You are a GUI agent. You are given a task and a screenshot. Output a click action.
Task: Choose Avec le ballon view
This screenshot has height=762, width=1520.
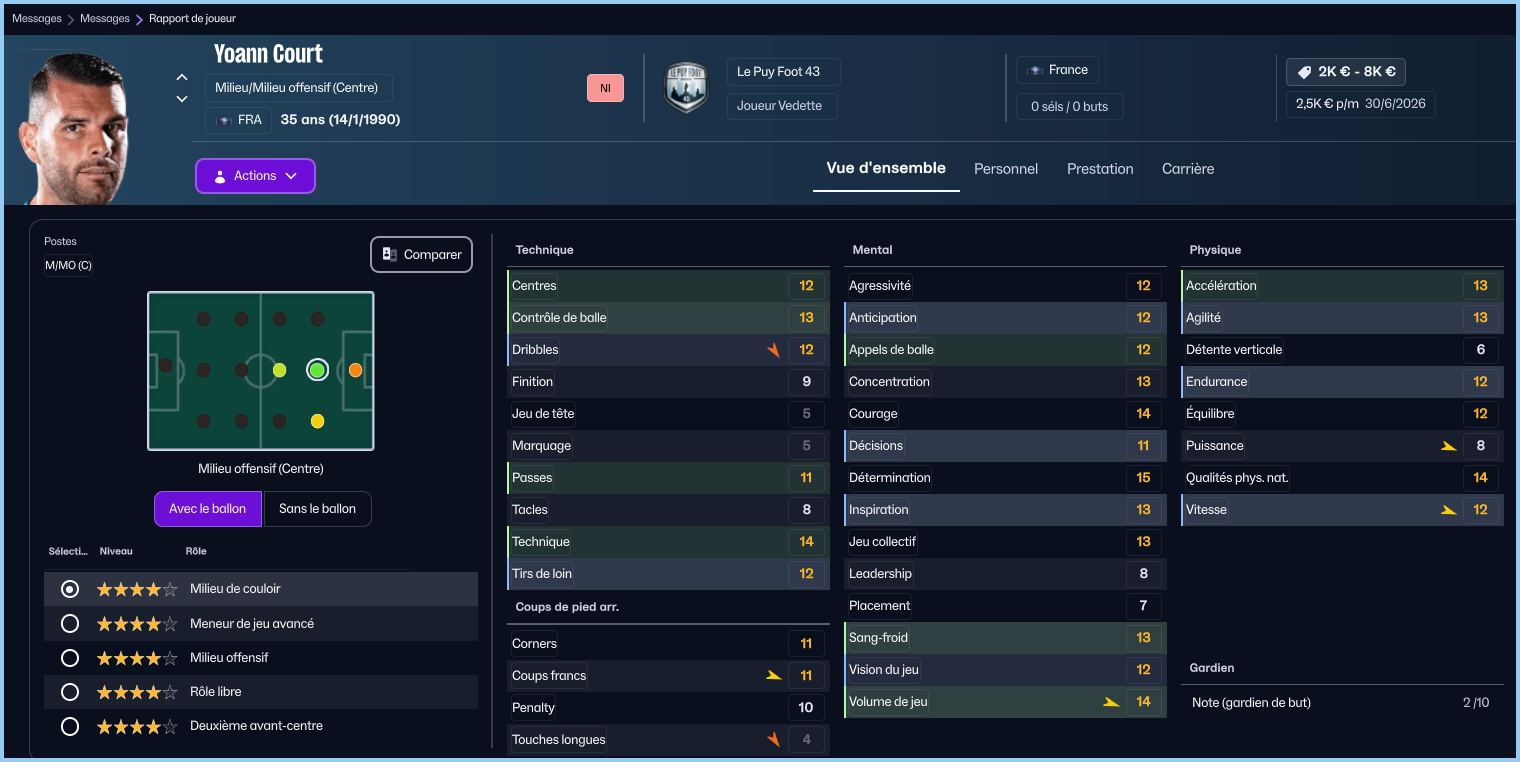click(207, 509)
